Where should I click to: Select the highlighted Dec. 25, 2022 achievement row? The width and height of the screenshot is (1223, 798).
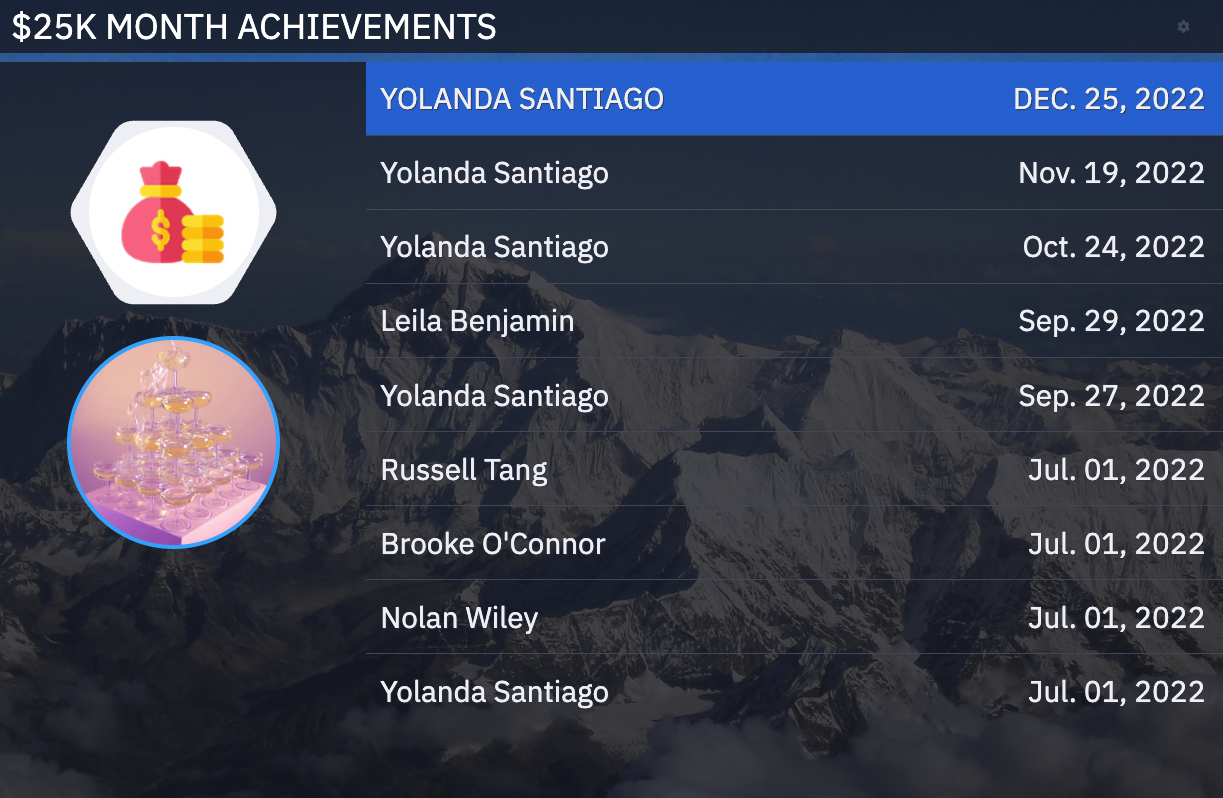click(793, 99)
